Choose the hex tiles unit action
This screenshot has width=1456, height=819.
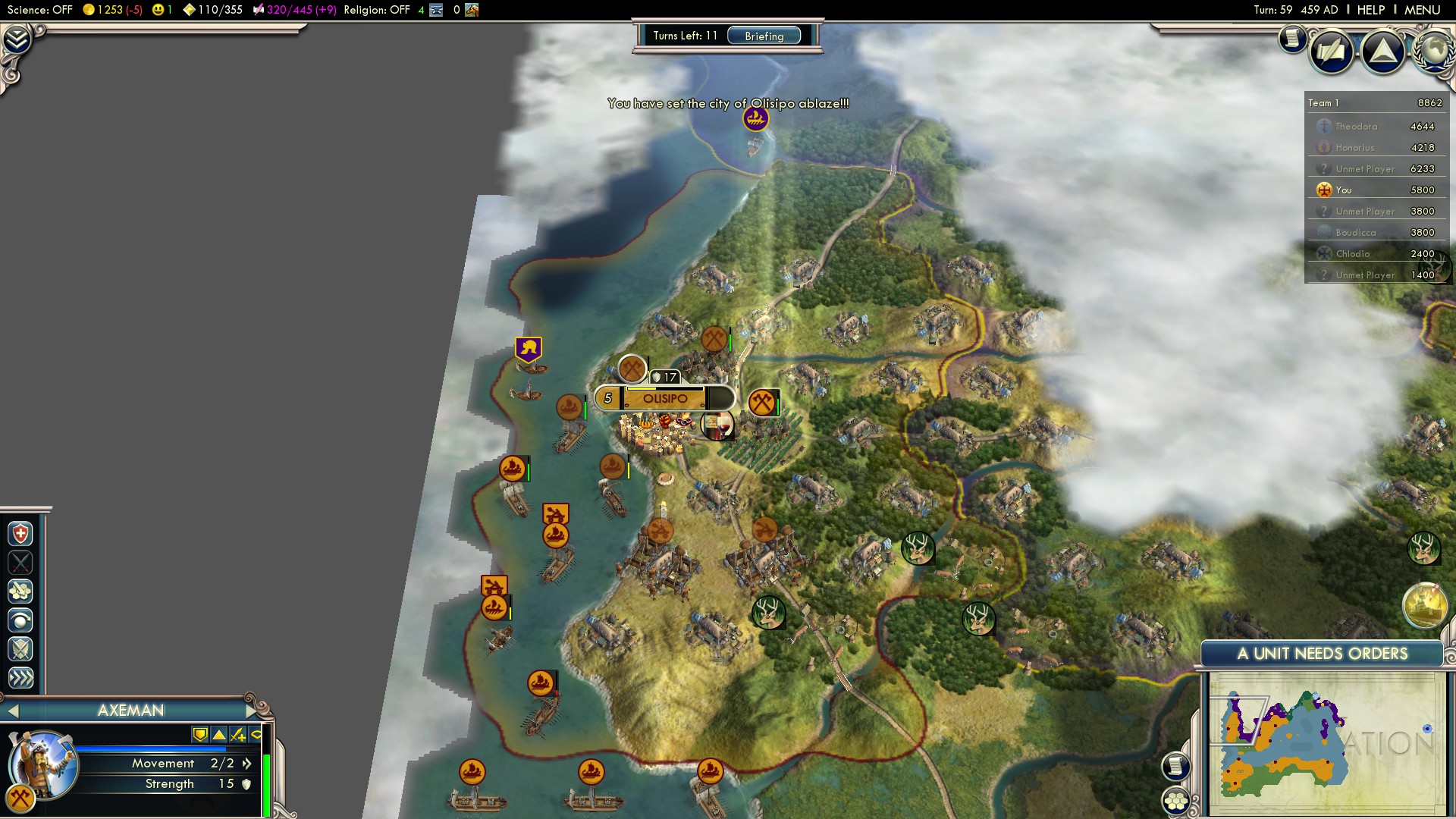point(20,591)
